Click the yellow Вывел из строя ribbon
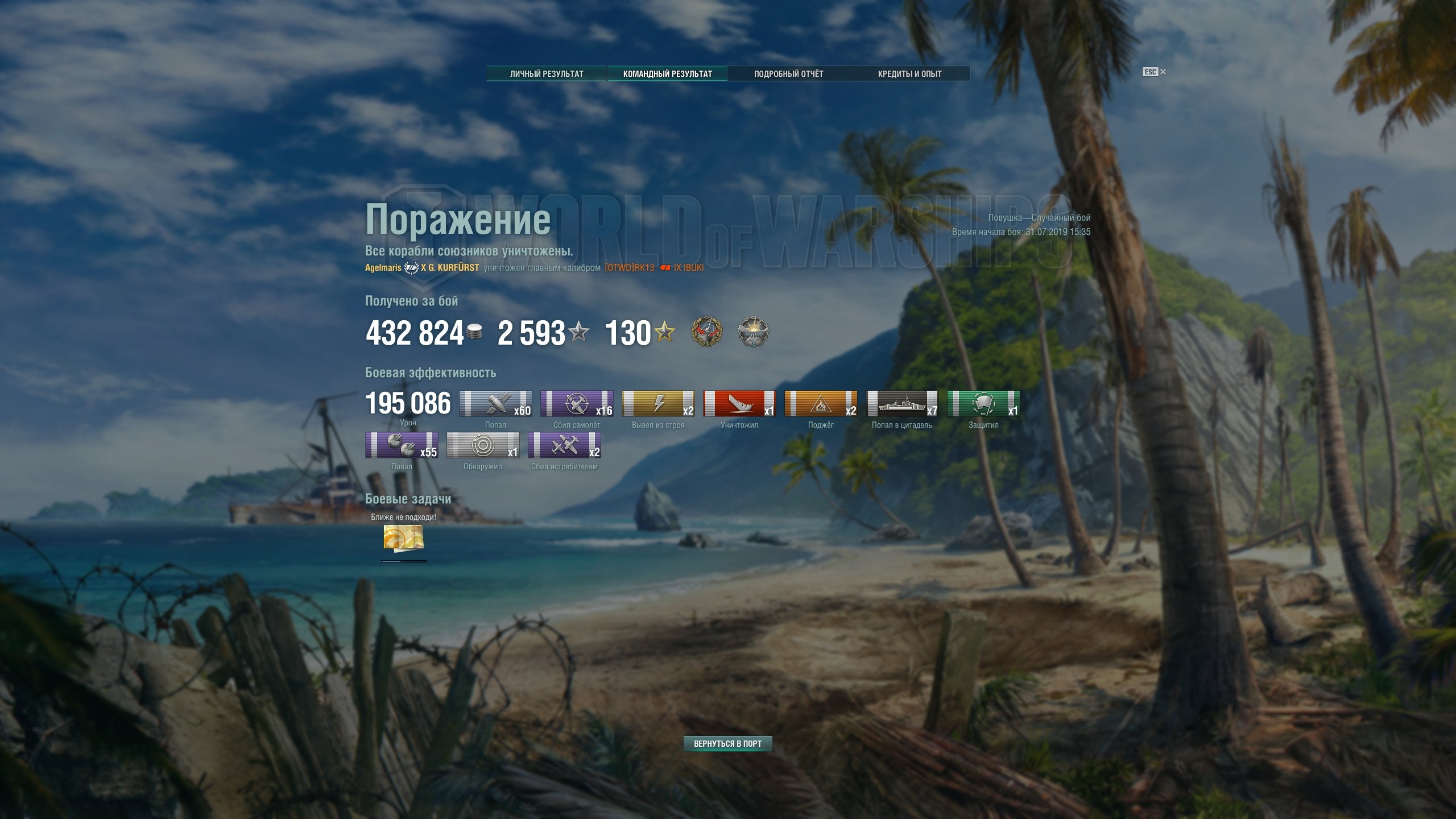 pos(658,403)
